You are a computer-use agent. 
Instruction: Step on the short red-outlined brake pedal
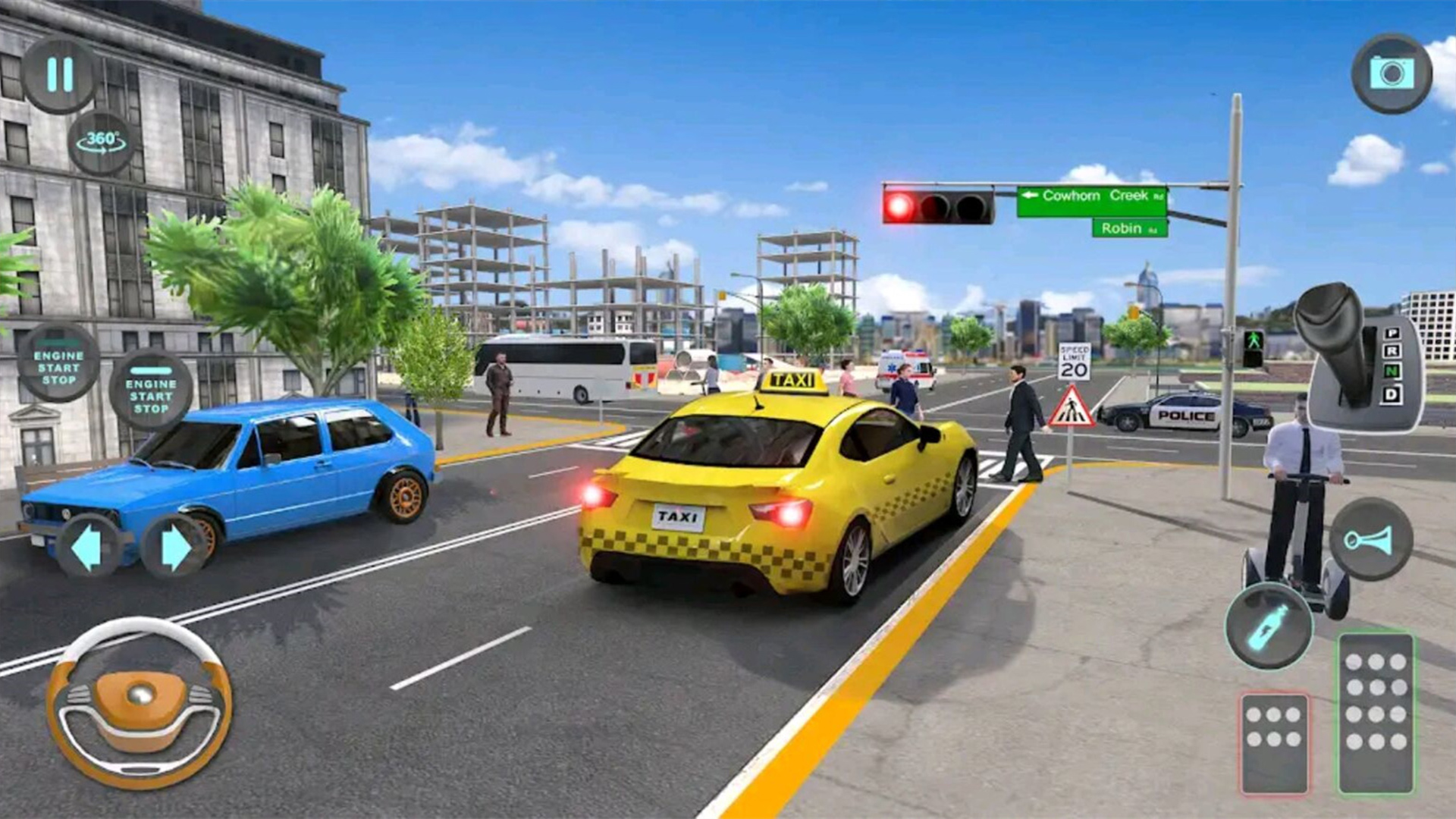click(x=1274, y=742)
